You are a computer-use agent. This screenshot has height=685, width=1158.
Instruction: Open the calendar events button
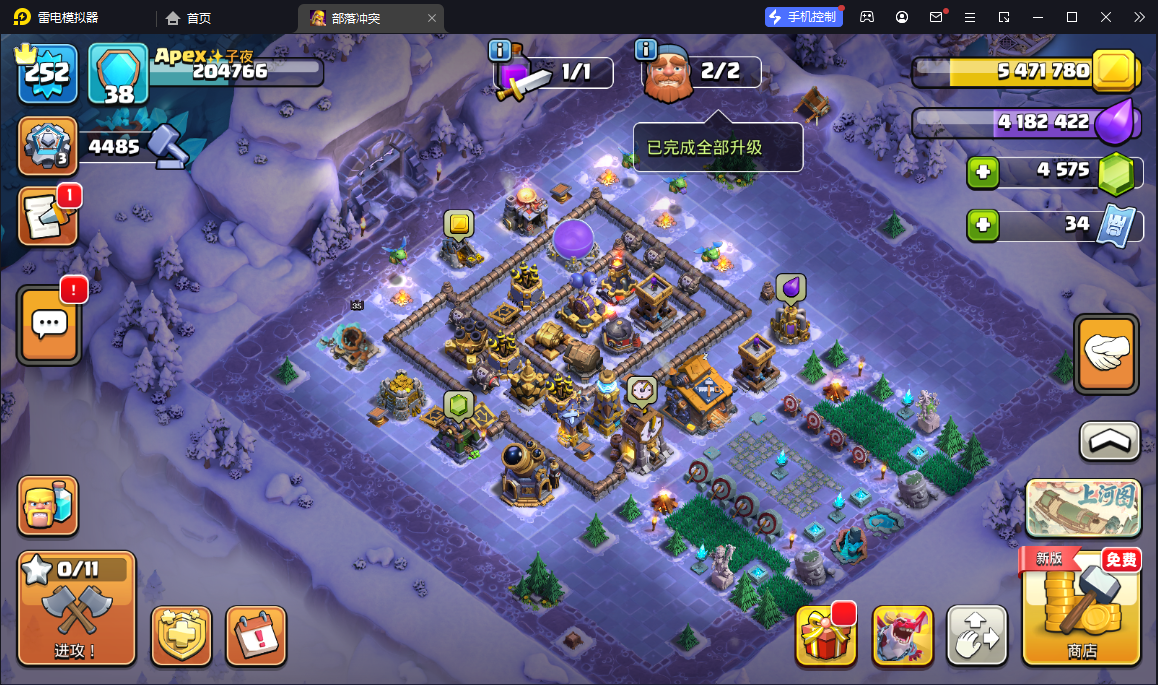pyautogui.click(x=256, y=635)
